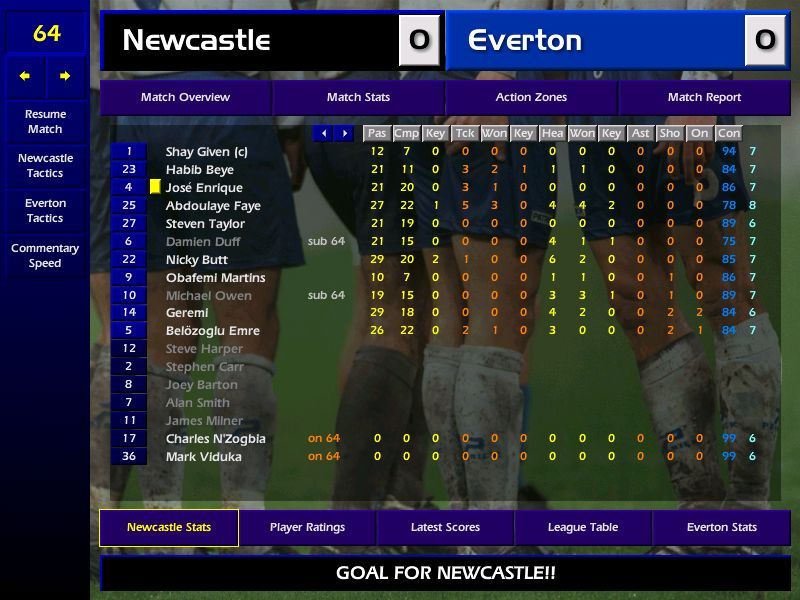800x600 pixels.
Task: Open the Match Report tab
Action: (704, 97)
